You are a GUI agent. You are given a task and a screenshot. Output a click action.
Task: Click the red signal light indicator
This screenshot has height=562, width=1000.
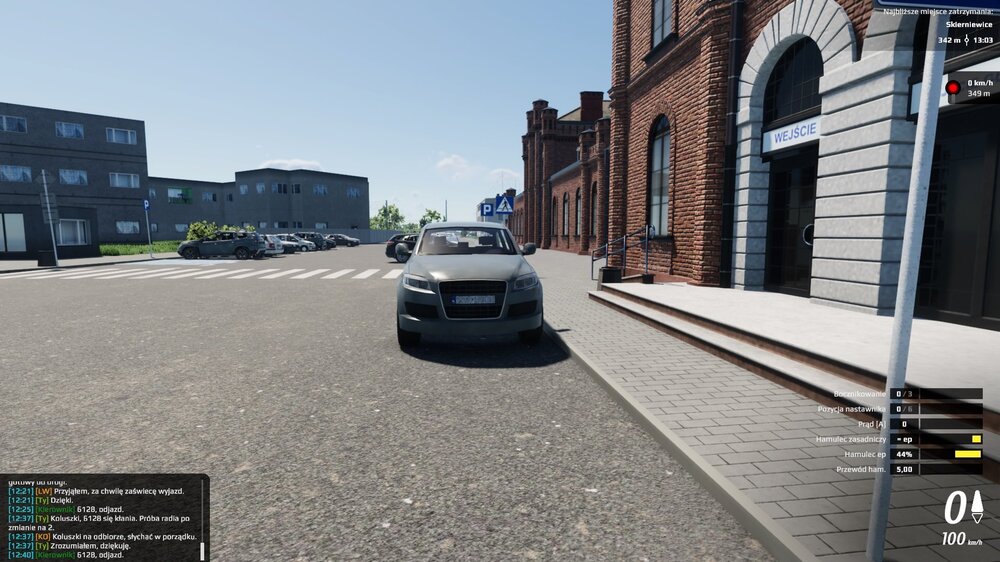[x=953, y=88]
